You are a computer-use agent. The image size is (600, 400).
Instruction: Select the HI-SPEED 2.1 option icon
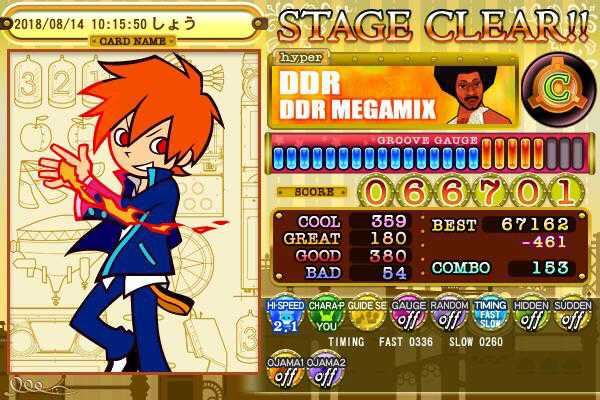pyautogui.click(x=283, y=316)
